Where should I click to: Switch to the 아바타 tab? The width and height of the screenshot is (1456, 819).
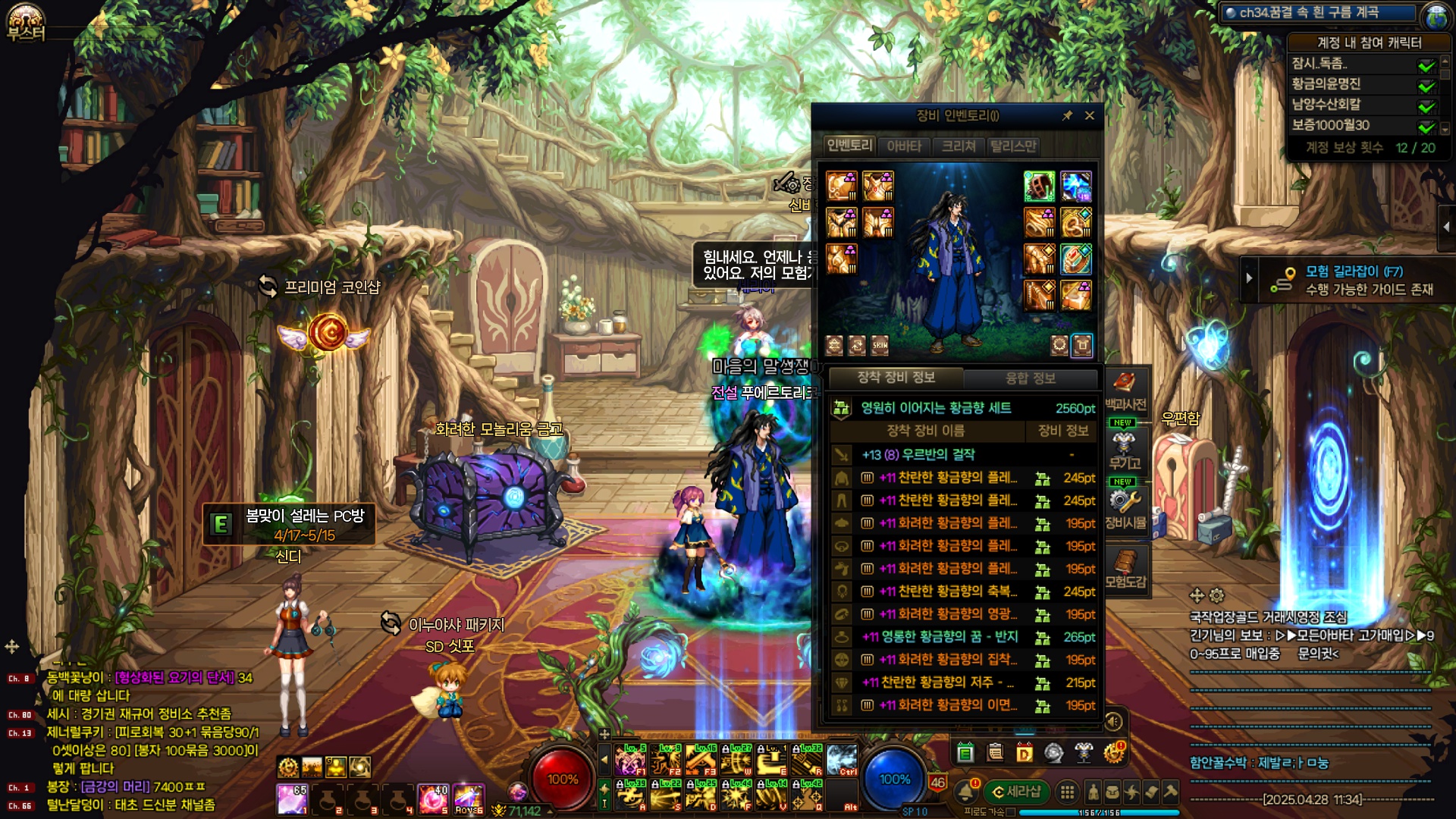(904, 146)
